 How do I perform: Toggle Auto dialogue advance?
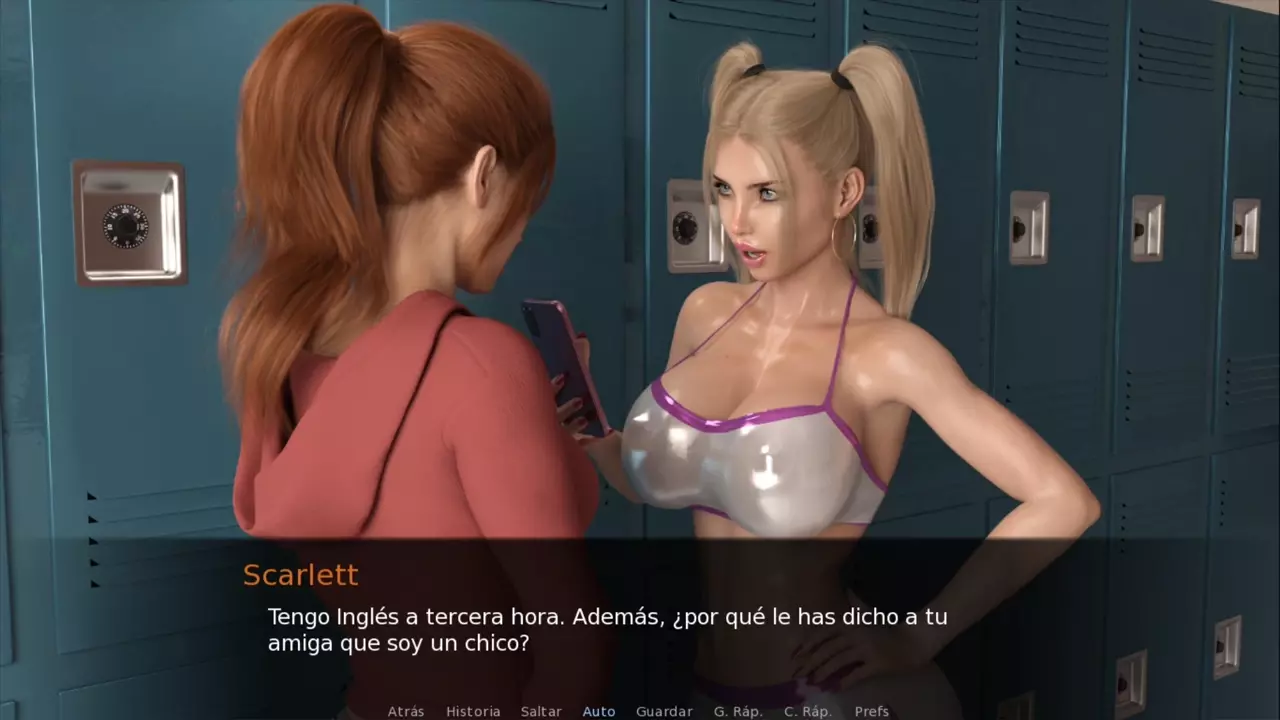599,711
